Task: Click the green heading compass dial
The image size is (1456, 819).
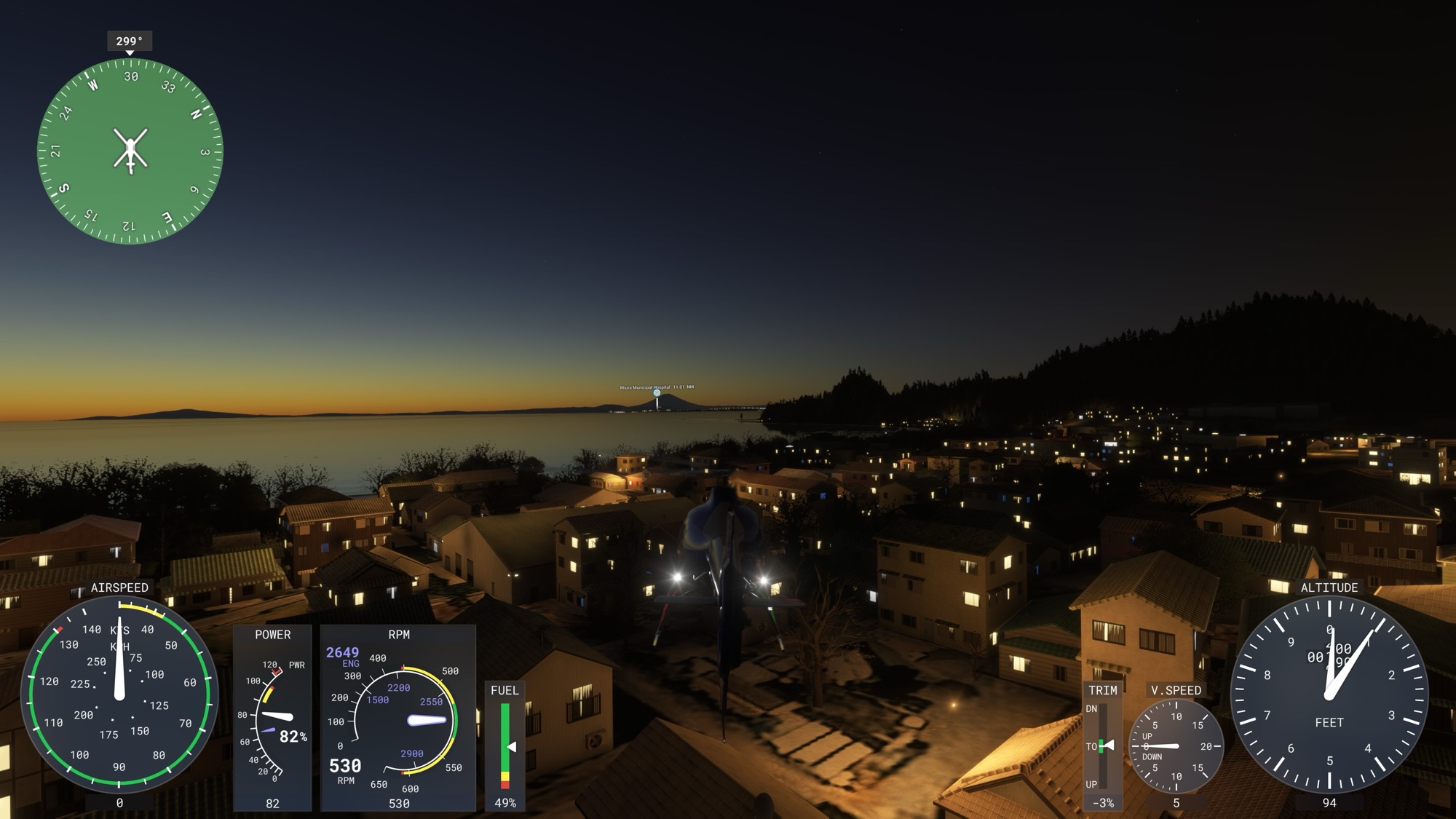Action: click(x=130, y=151)
